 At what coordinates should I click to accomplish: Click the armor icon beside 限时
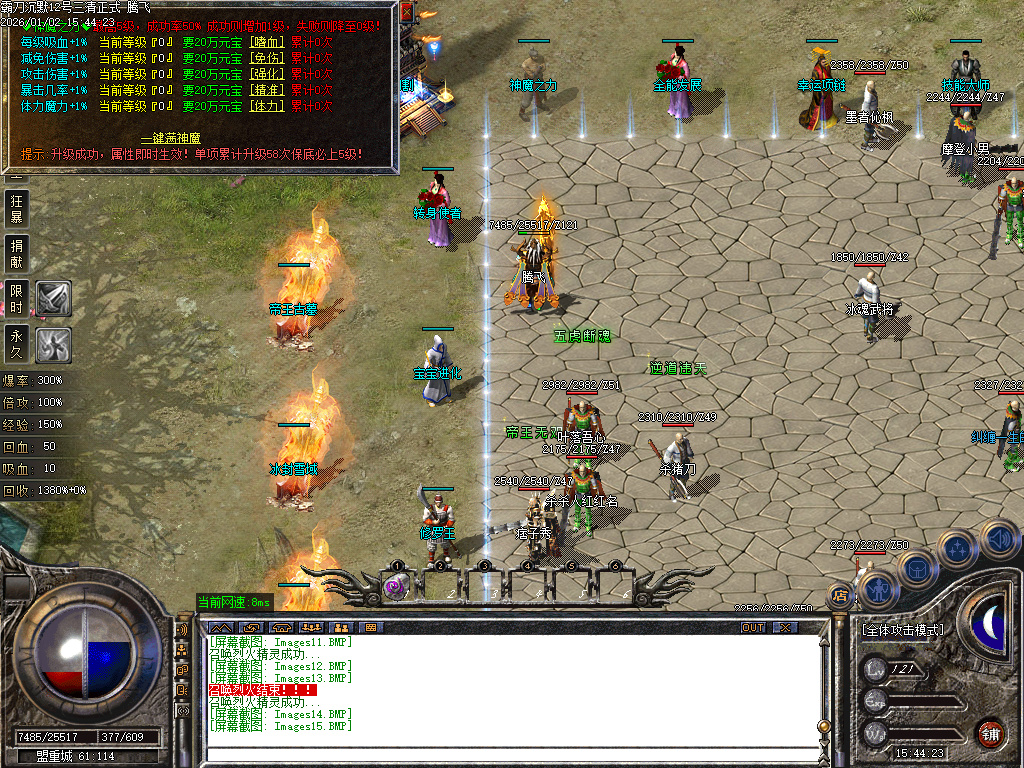click(x=53, y=298)
